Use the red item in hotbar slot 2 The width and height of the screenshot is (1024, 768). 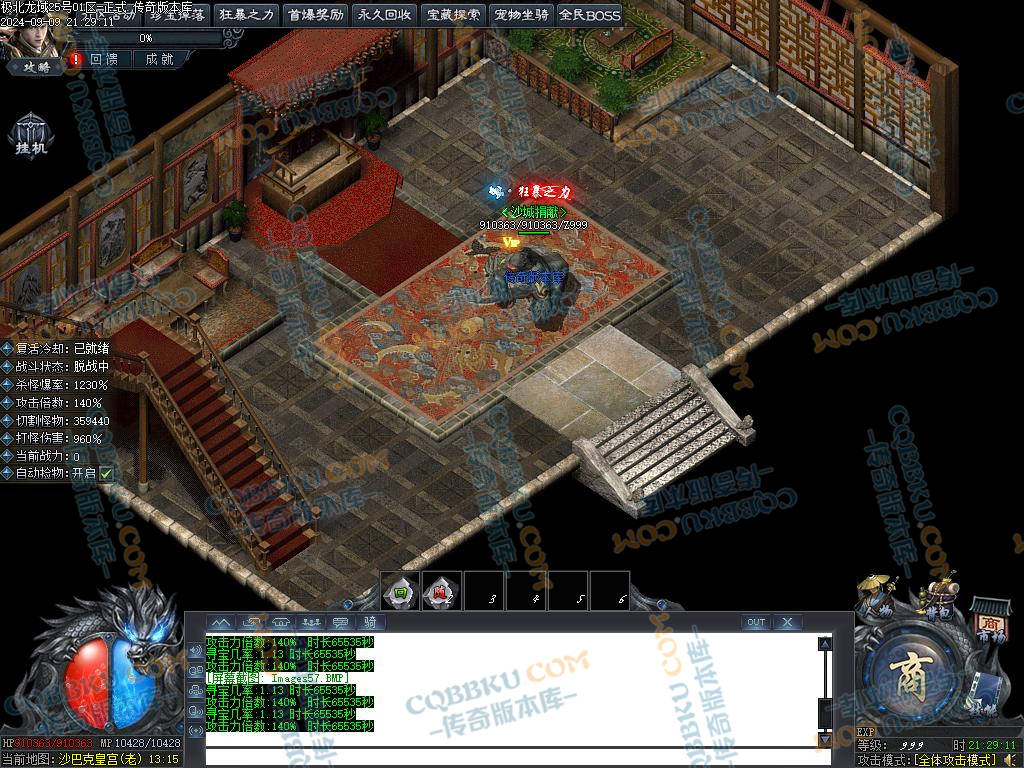(x=441, y=591)
